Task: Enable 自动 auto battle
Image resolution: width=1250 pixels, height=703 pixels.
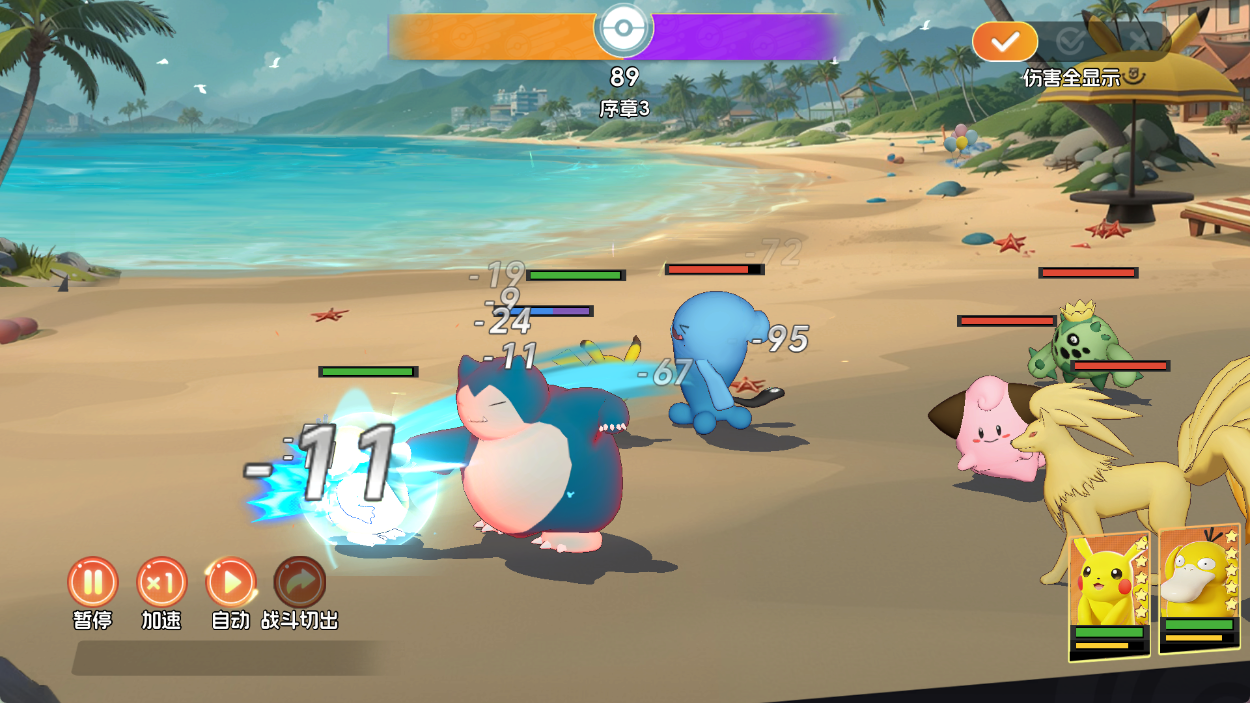Action: [231, 582]
